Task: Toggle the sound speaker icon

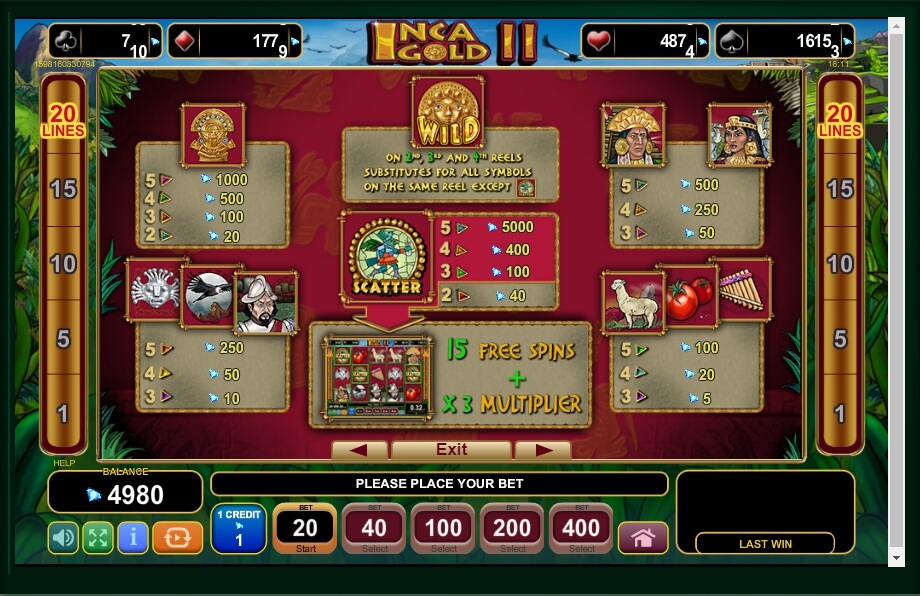Action: click(x=64, y=538)
